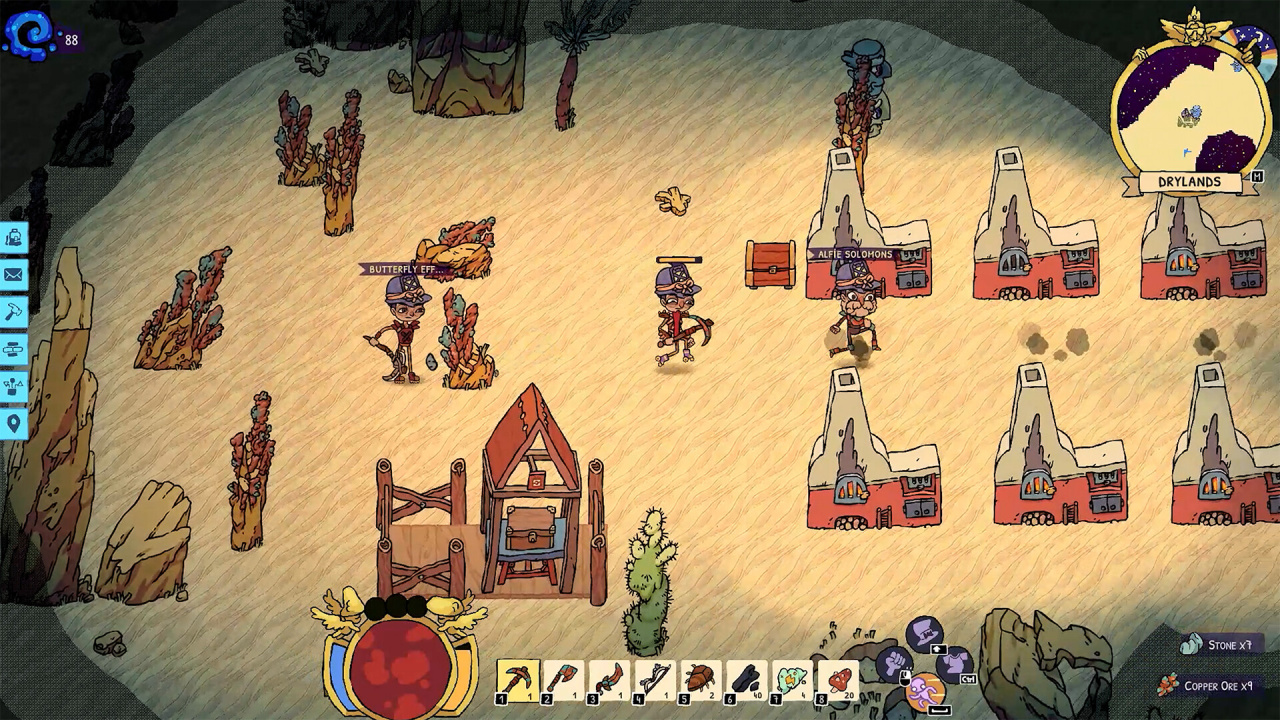Choose the bow in hotbar slot 4

[x=655, y=681]
